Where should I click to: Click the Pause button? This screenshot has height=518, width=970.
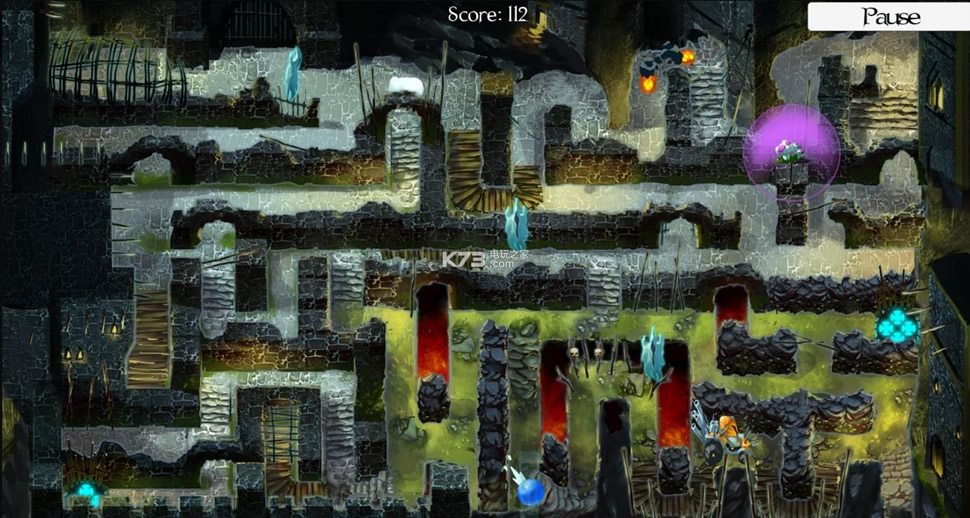(889, 16)
